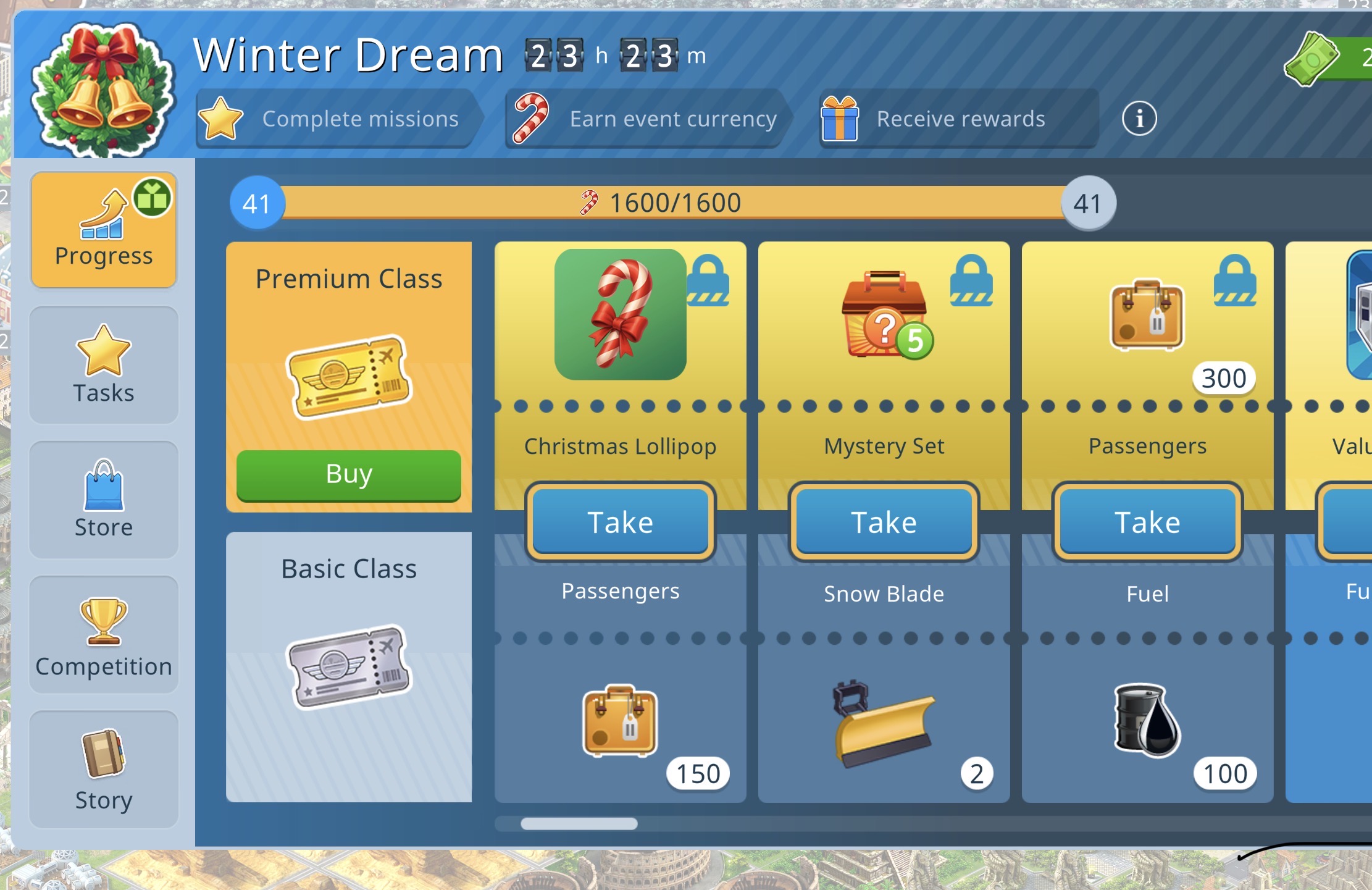Take the 300 Passengers premium reward
Image resolution: width=1372 pixels, height=890 pixels.
click(1147, 523)
